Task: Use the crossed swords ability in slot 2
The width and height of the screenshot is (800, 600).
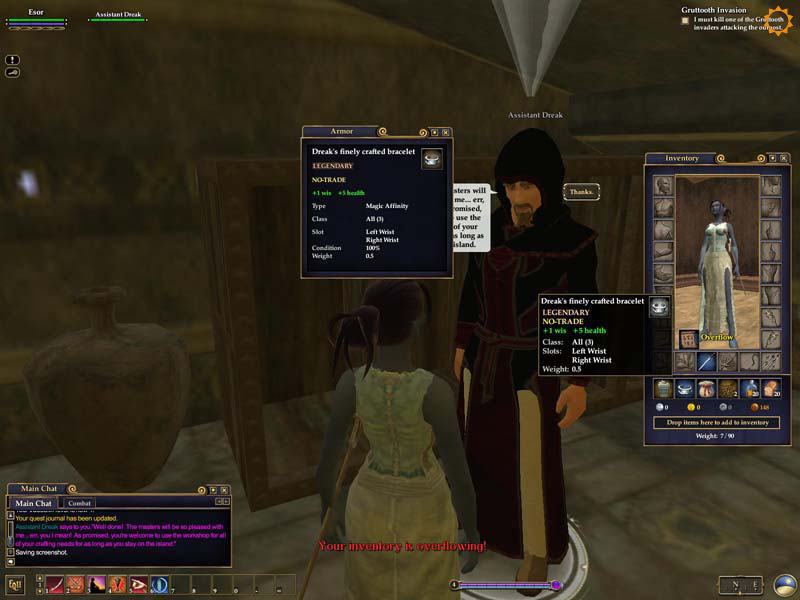Action: pos(77,584)
